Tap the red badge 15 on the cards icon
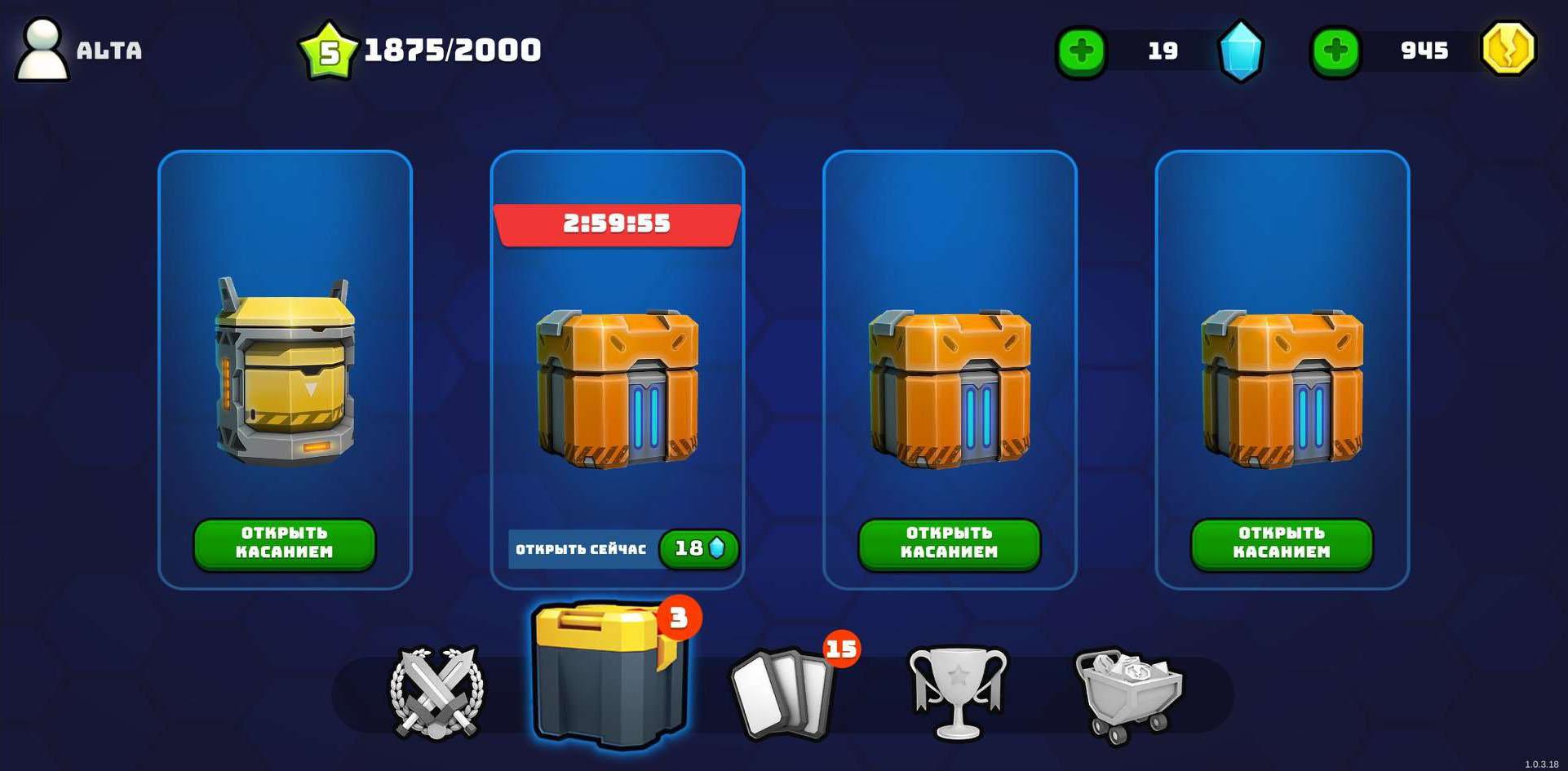Image resolution: width=1568 pixels, height=771 pixels. pyautogui.click(x=840, y=650)
